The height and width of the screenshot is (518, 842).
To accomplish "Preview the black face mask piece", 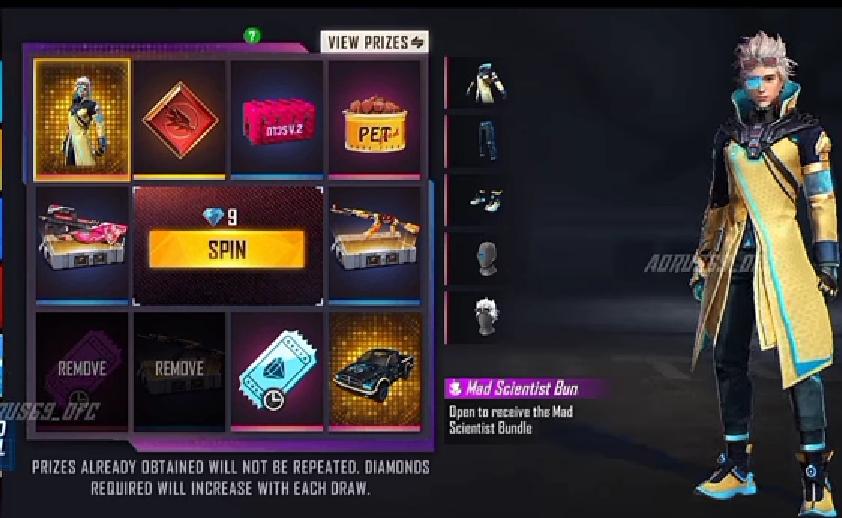I will point(486,258).
